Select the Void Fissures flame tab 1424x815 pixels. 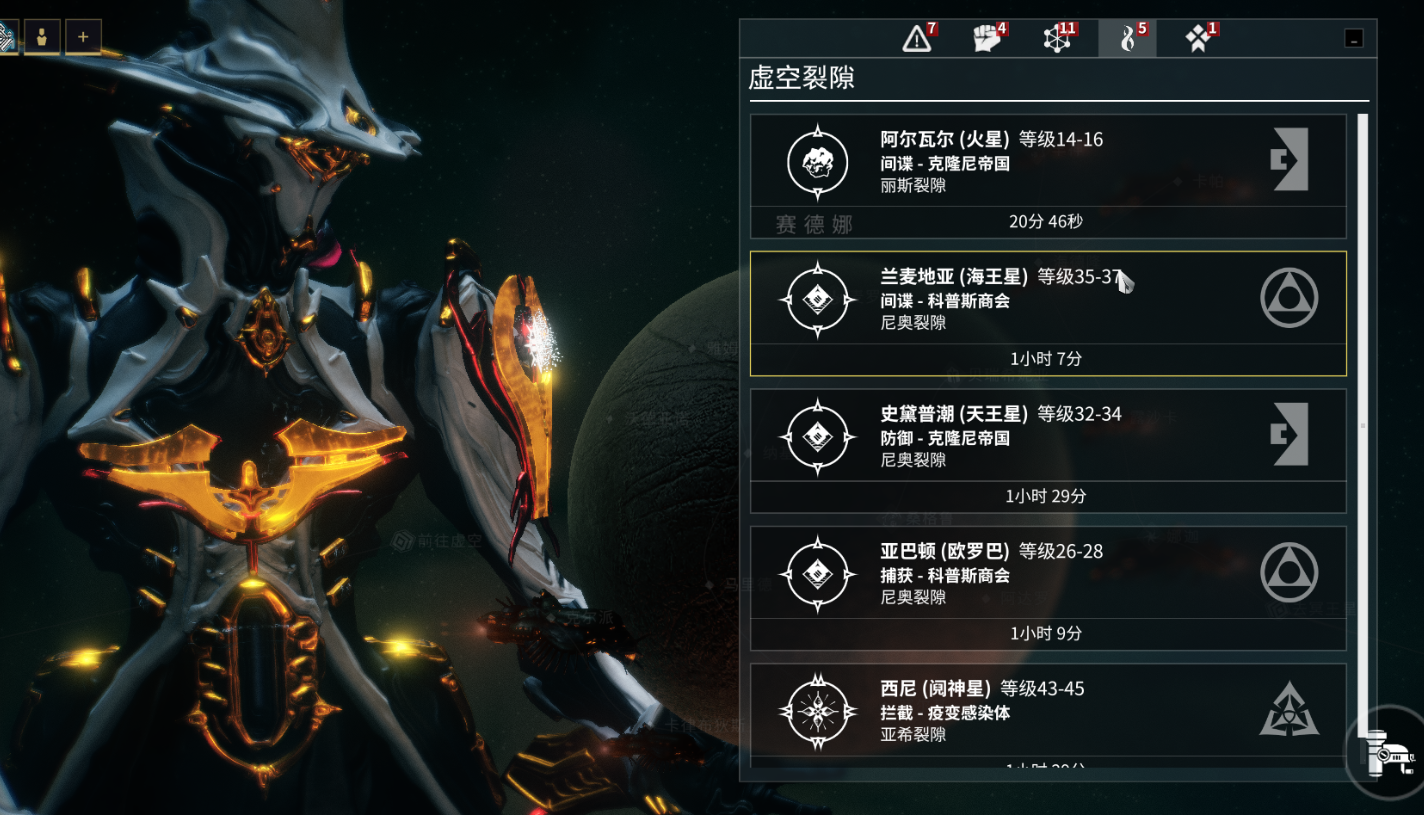click(x=1128, y=38)
